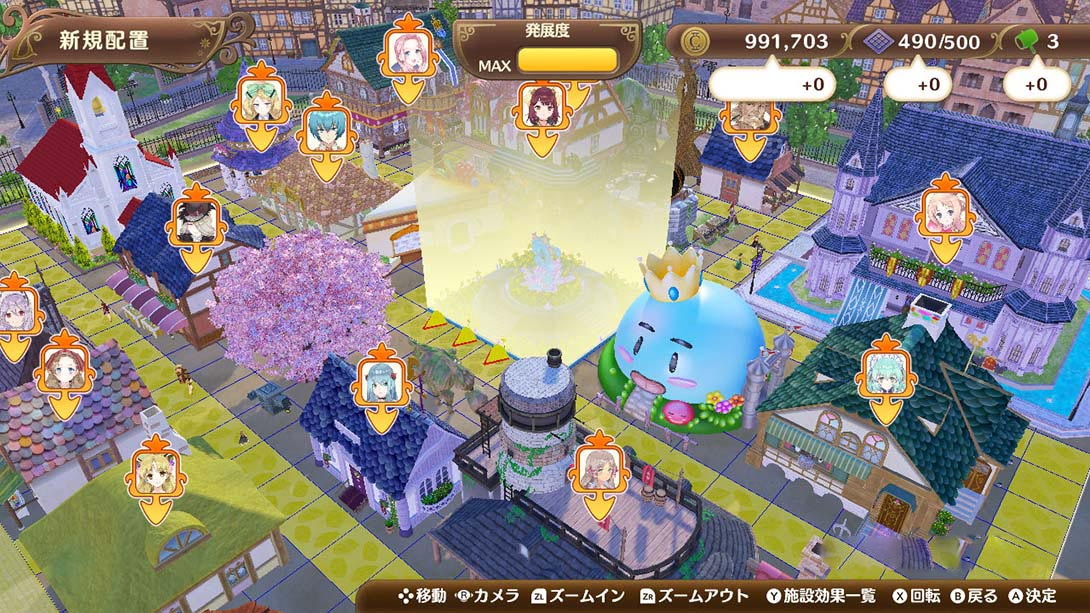Choose the mint-haired maid portrait marker

tap(886, 374)
